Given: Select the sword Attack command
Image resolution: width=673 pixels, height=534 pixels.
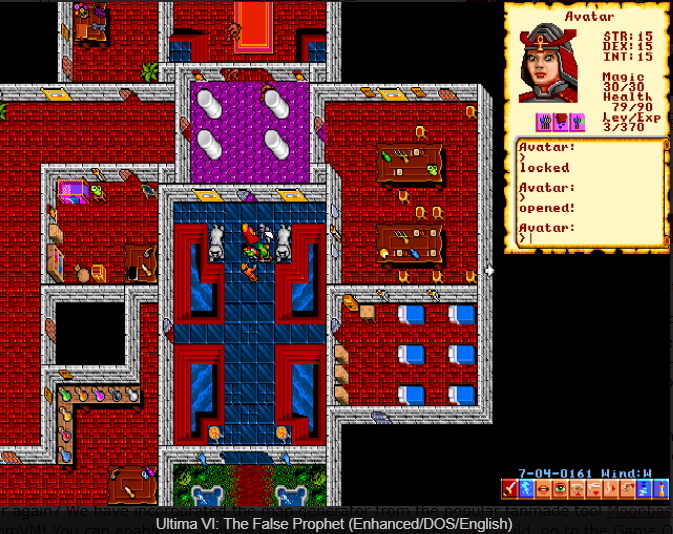Looking at the screenshot, I should [x=510, y=489].
